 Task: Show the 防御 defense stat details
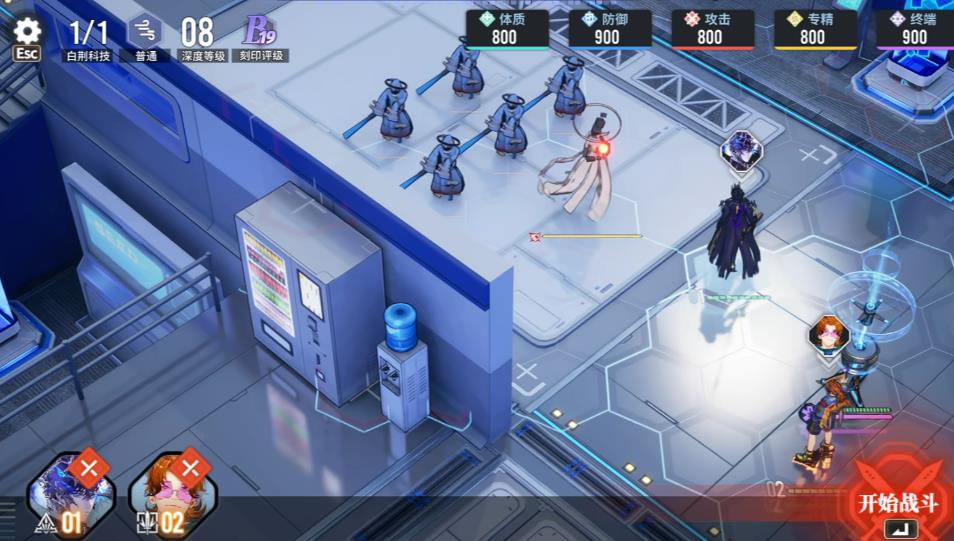tap(609, 29)
